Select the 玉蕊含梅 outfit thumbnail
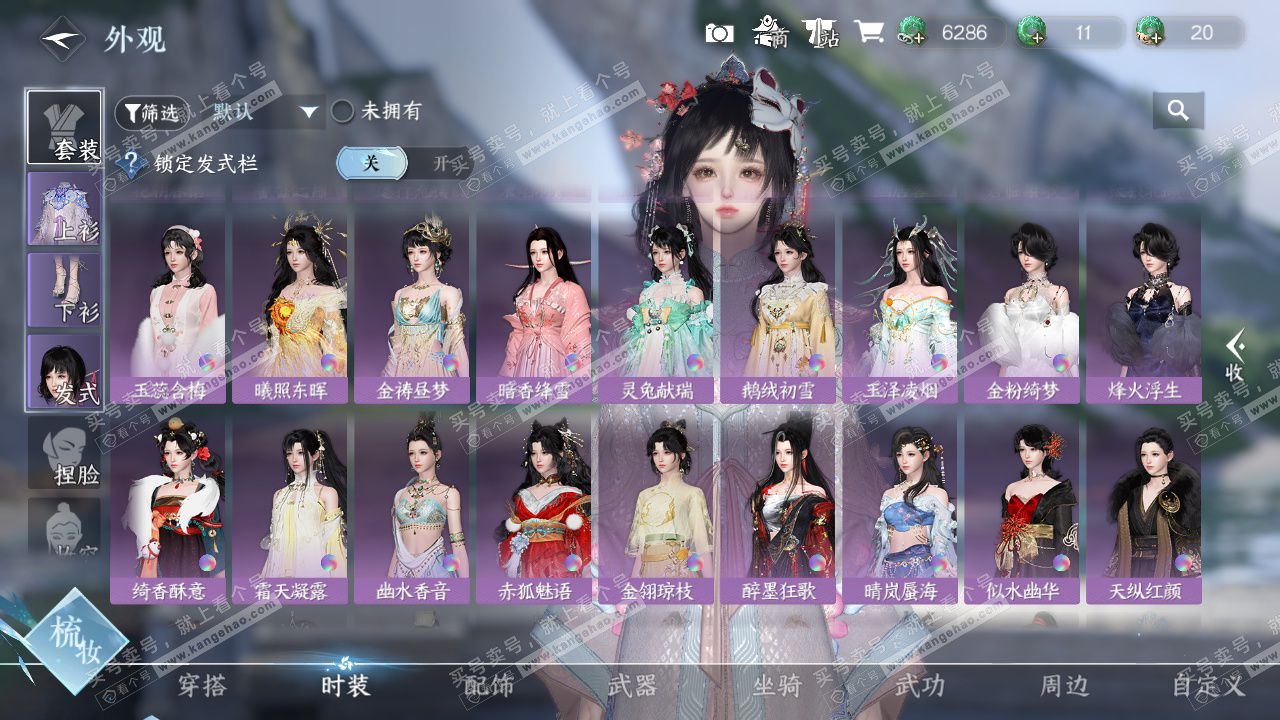The height and width of the screenshot is (720, 1280). pos(169,304)
